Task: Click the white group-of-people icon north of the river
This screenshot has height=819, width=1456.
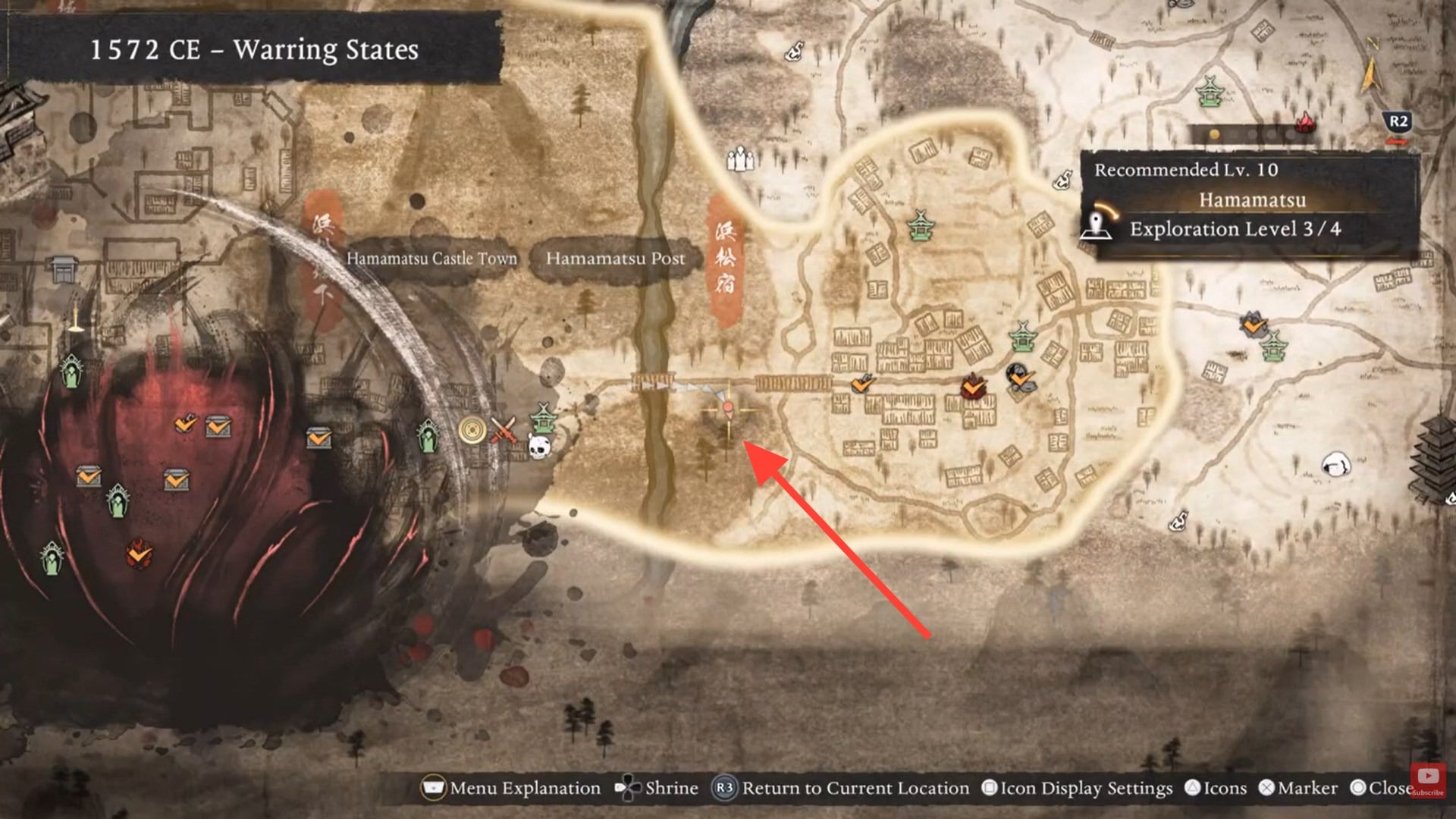Action: [x=739, y=159]
